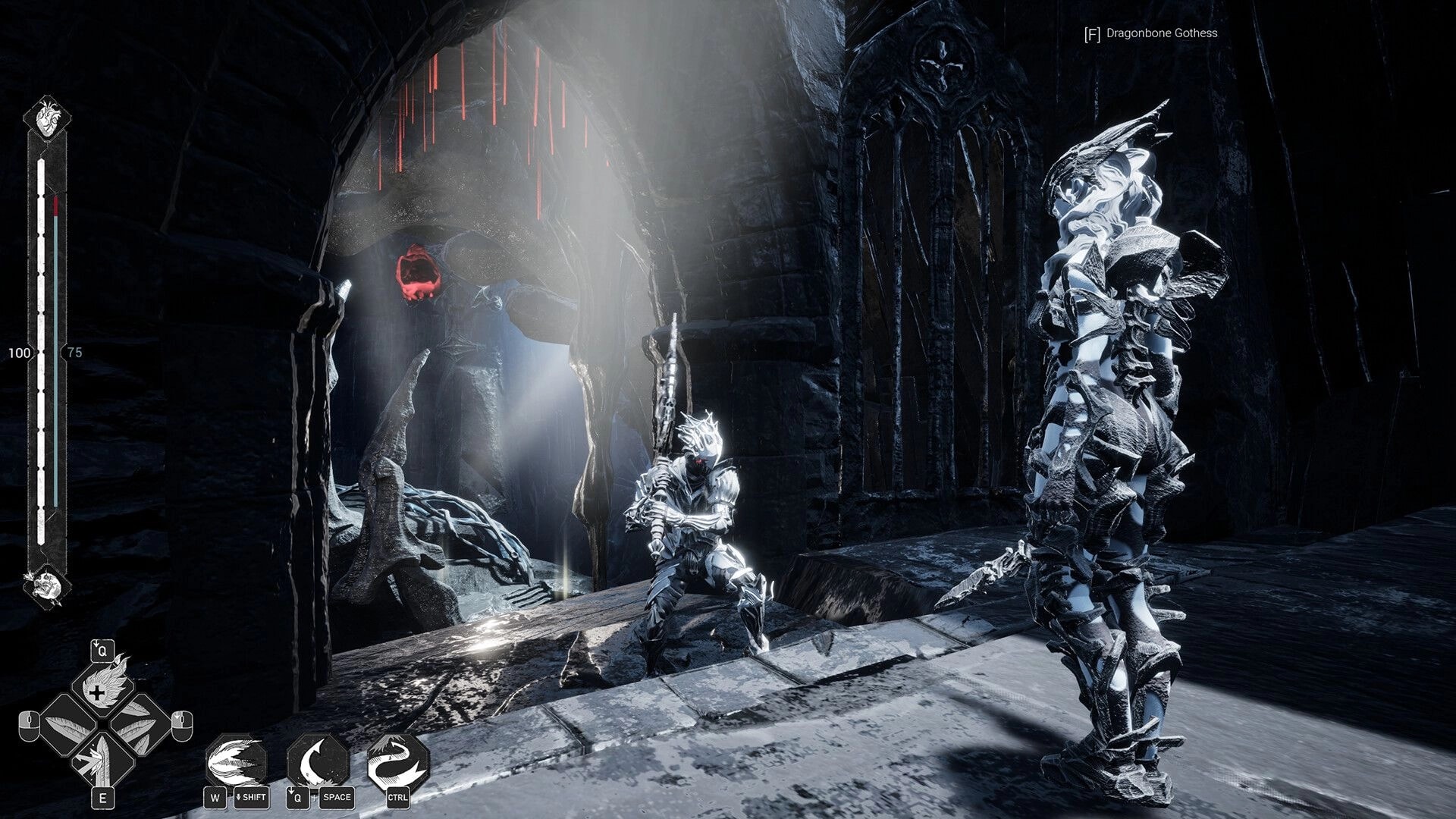Click the CTRL keybind label

click(400, 798)
